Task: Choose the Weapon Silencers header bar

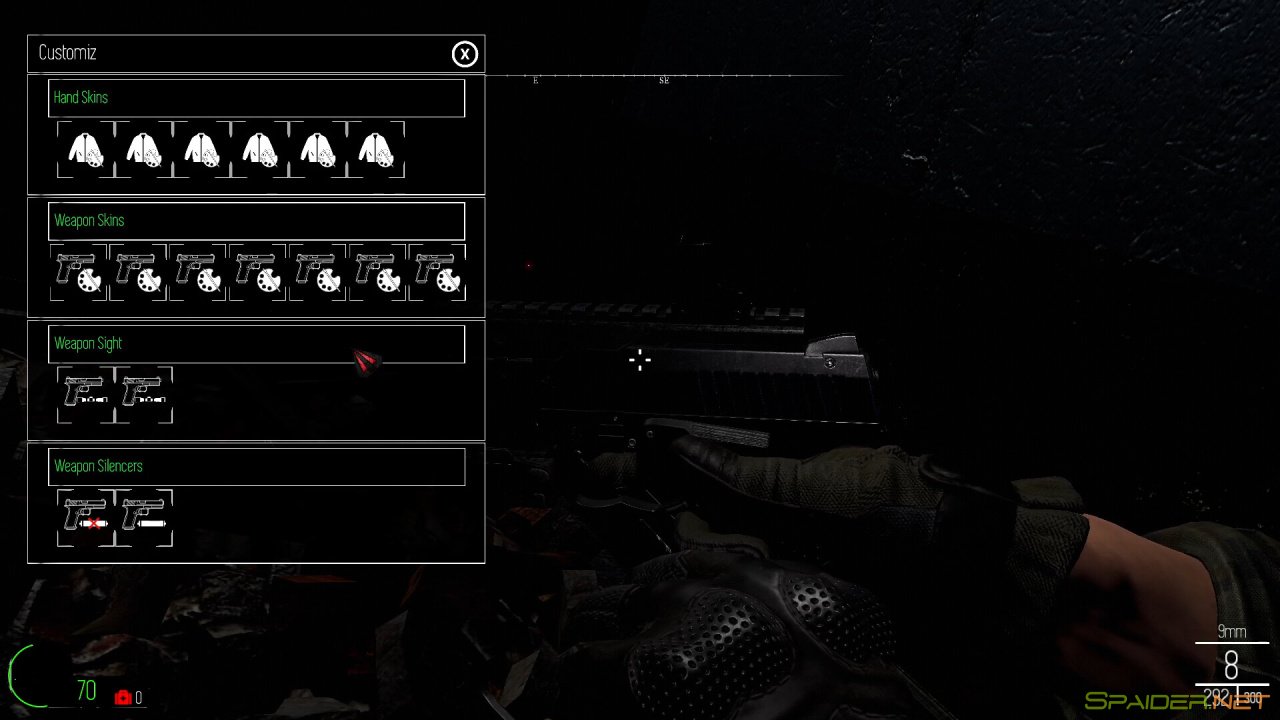Action: tap(256, 467)
